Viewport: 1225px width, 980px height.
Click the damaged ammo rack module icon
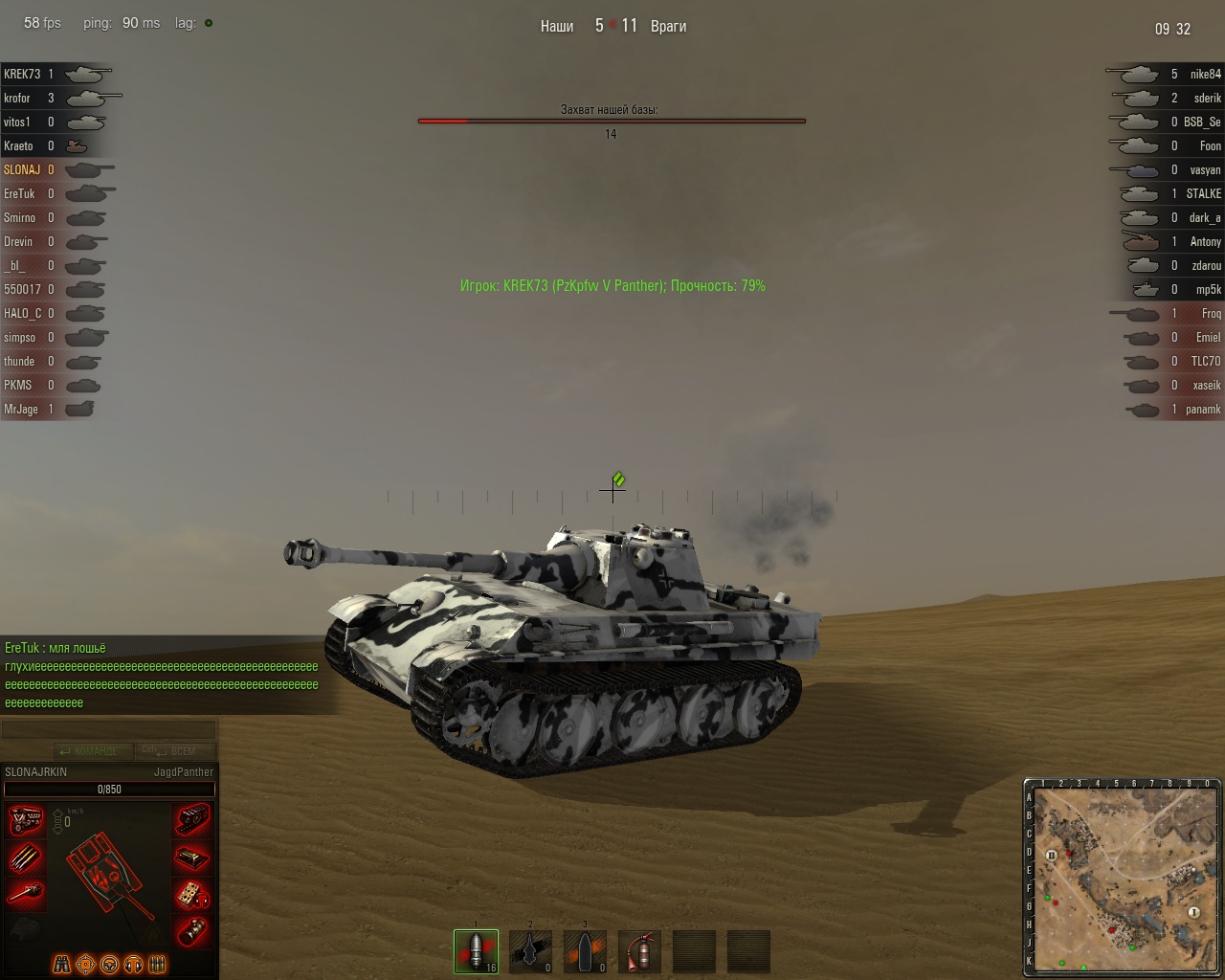(26, 857)
